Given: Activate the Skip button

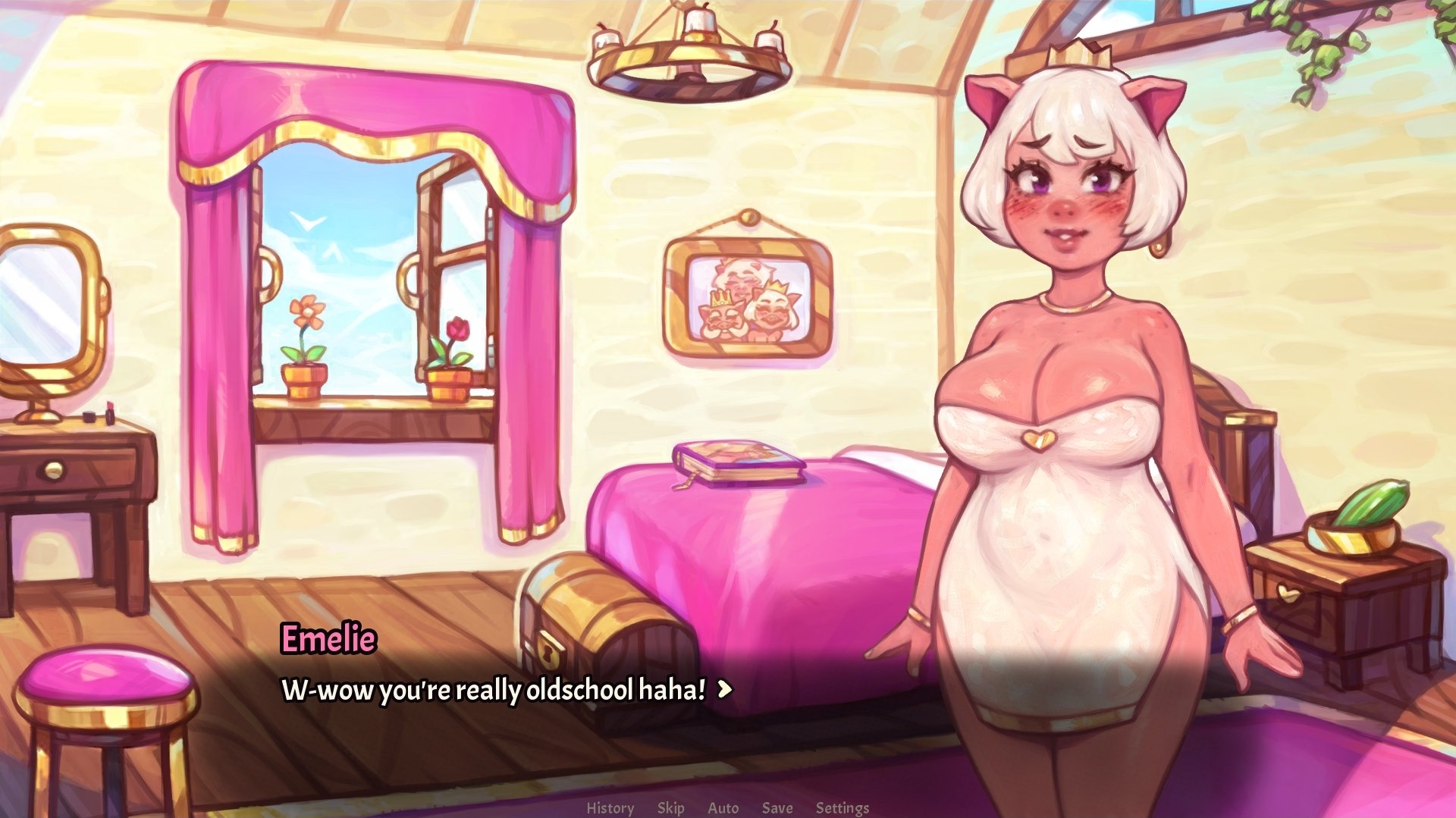Looking at the screenshot, I should pyautogui.click(x=670, y=808).
